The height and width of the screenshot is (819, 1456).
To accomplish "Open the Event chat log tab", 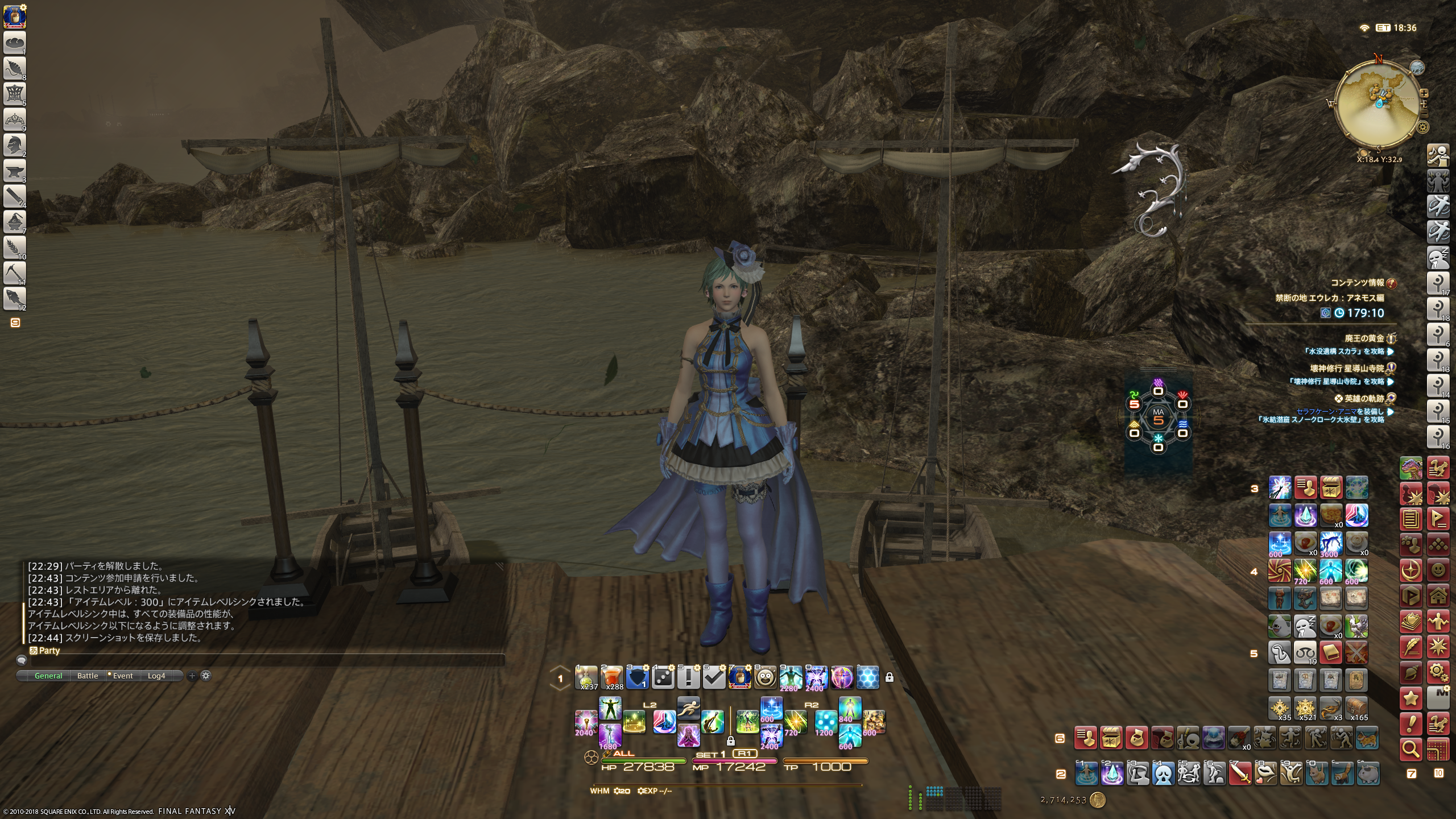I will pyautogui.click(x=122, y=676).
